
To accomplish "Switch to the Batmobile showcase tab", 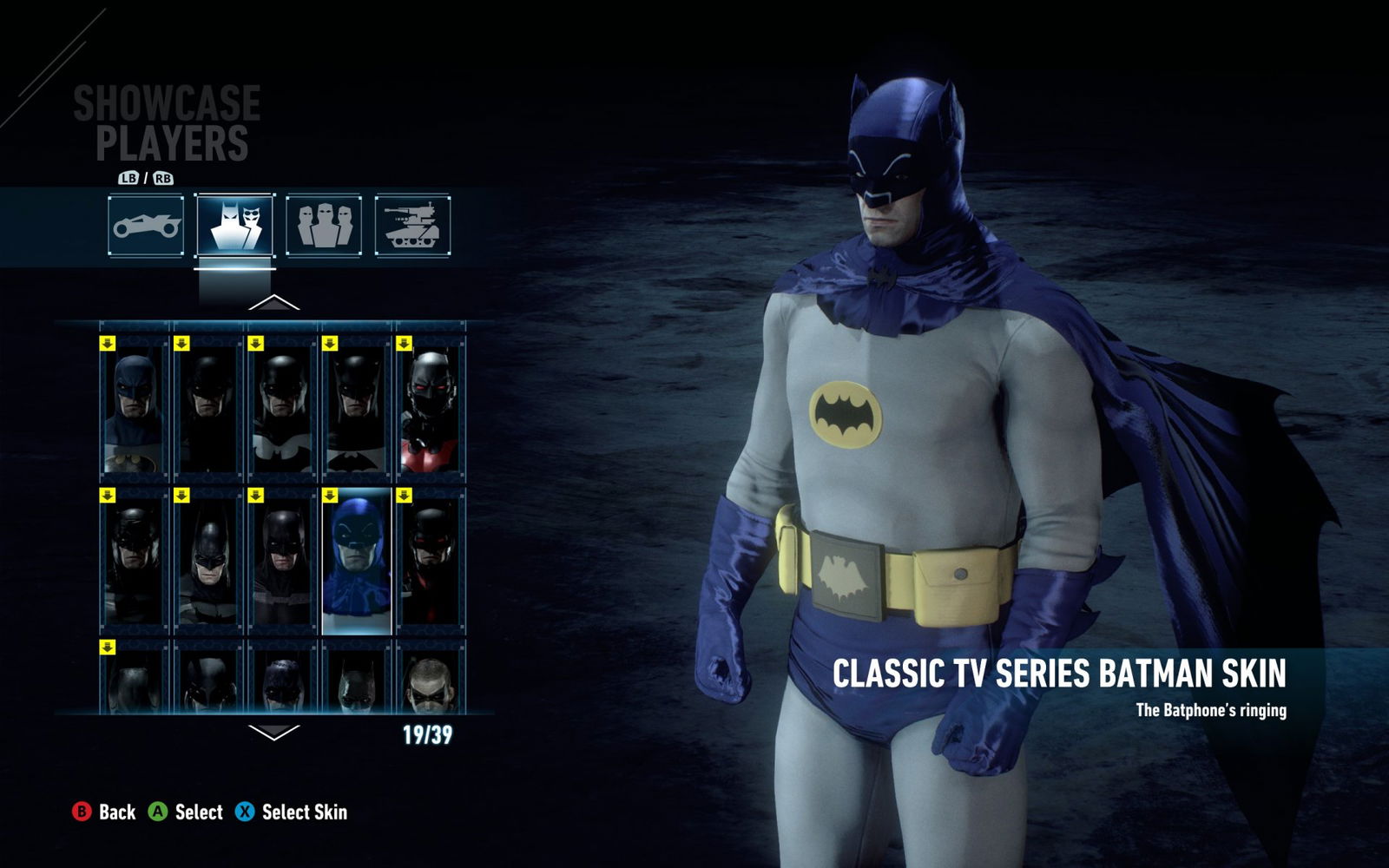I will pyautogui.click(x=146, y=226).
